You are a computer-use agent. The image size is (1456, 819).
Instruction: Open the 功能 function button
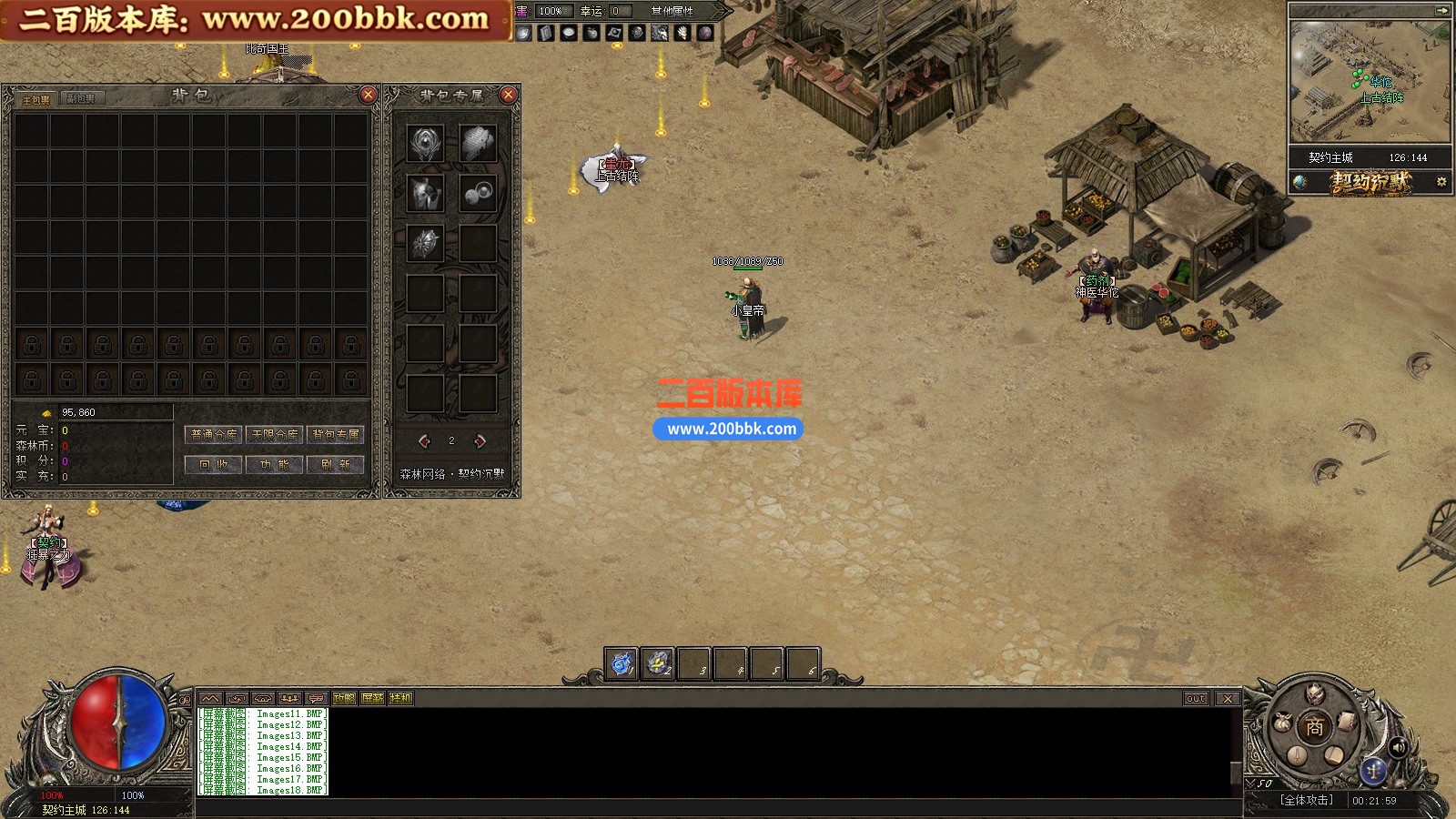pyautogui.click(x=275, y=464)
